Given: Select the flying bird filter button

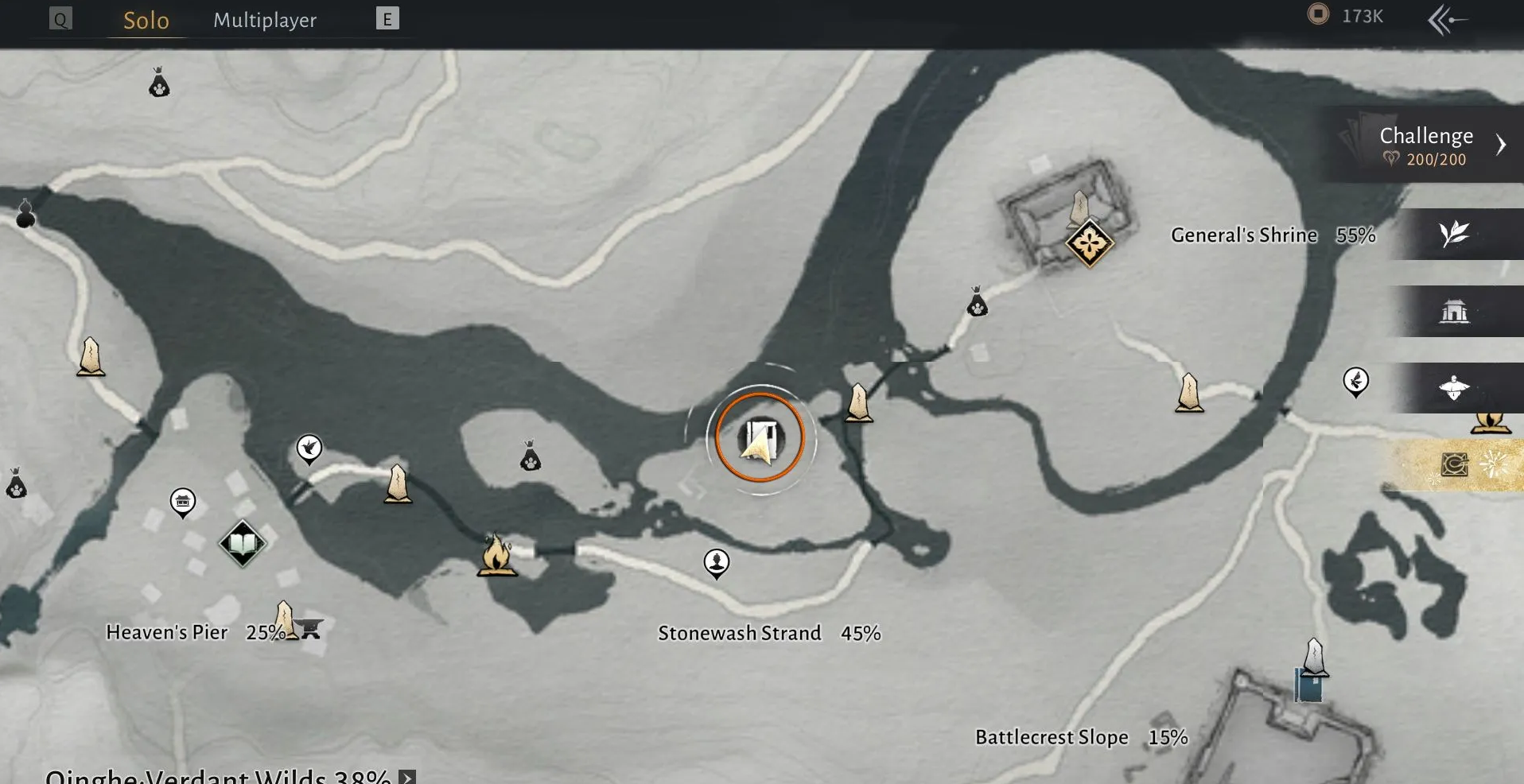Looking at the screenshot, I should pyautogui.click(x=1455, y=388).
